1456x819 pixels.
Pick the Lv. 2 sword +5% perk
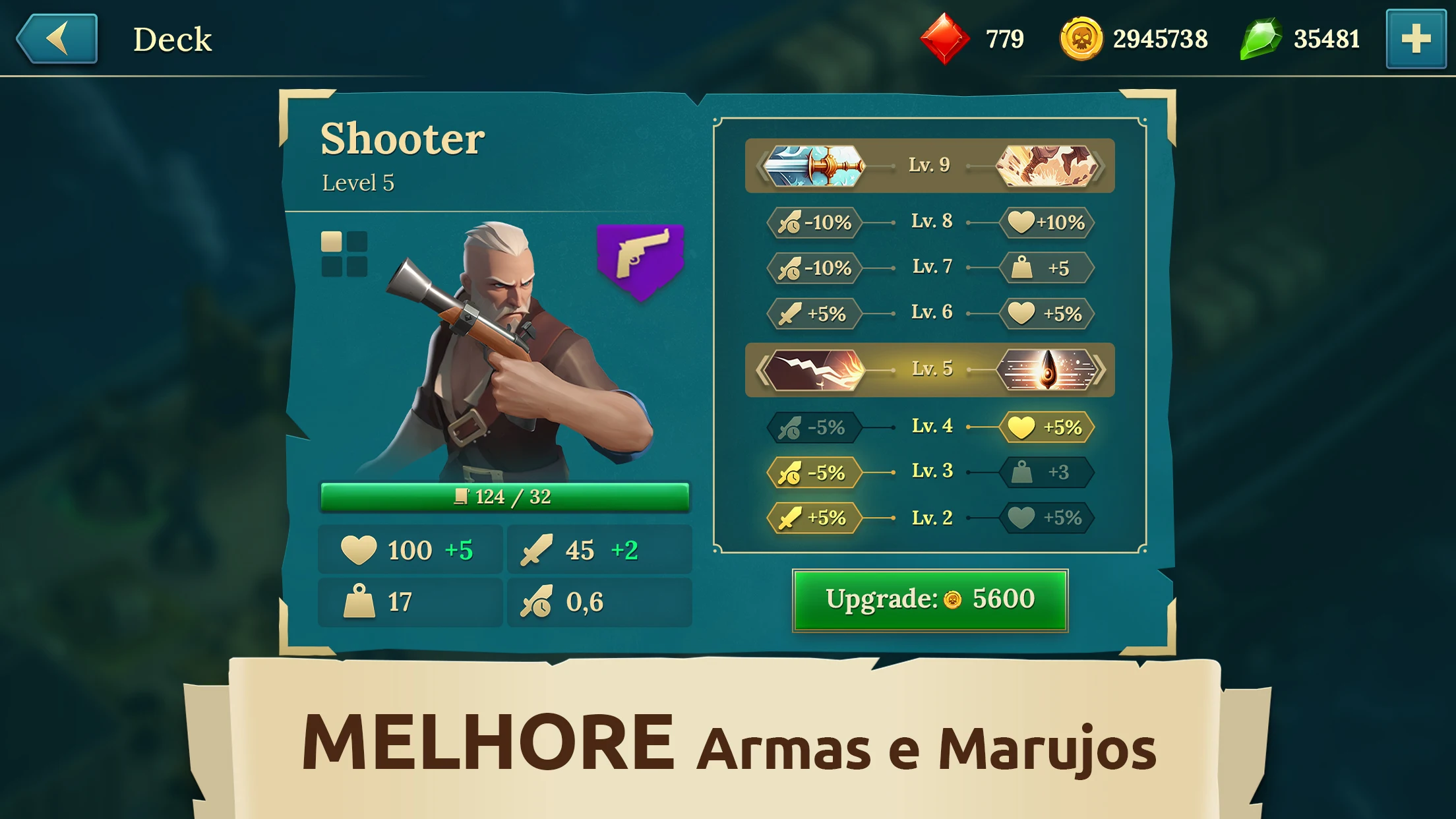tap(815, 518)
